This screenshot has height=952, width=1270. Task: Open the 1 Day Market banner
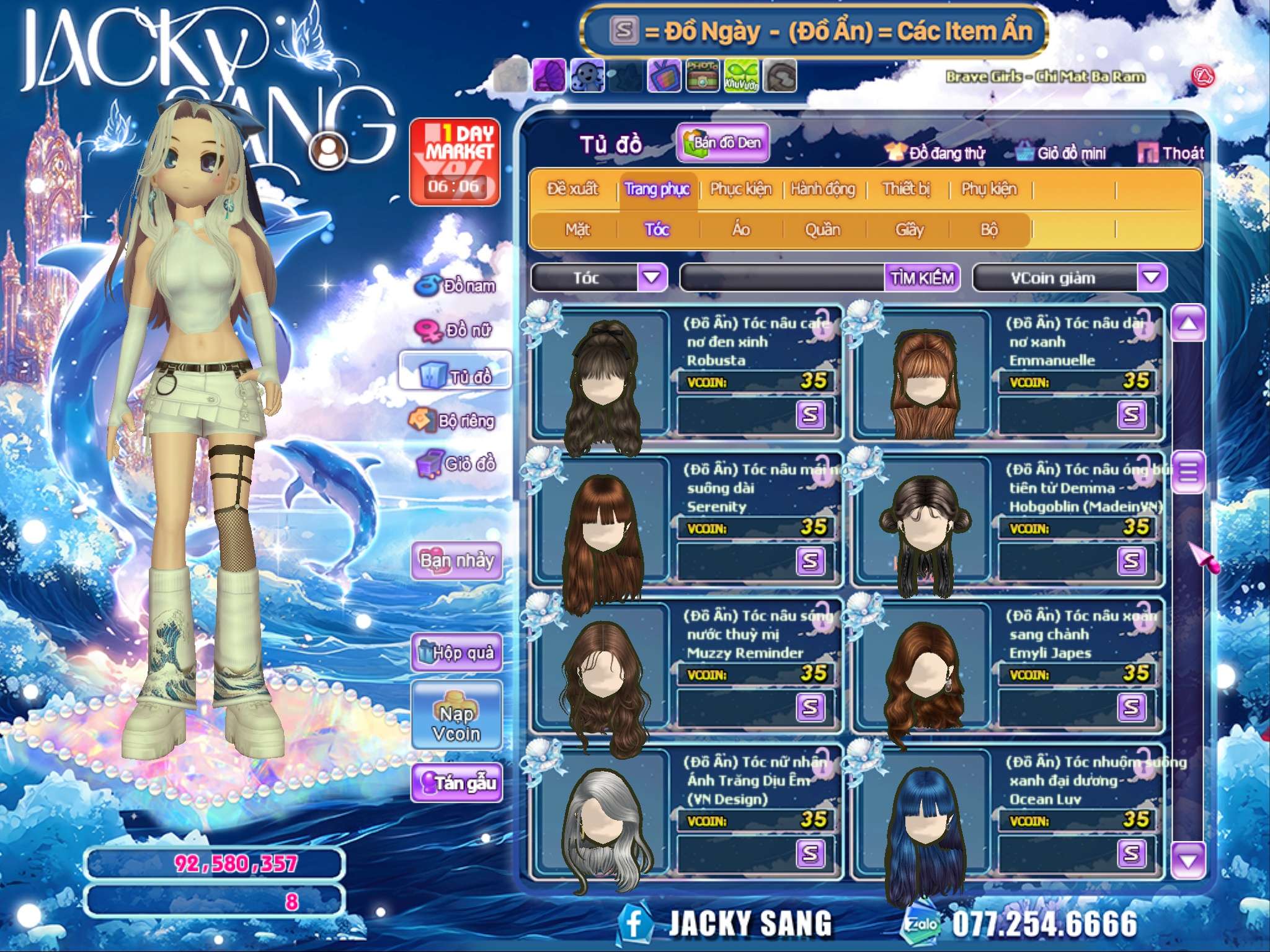455,162
